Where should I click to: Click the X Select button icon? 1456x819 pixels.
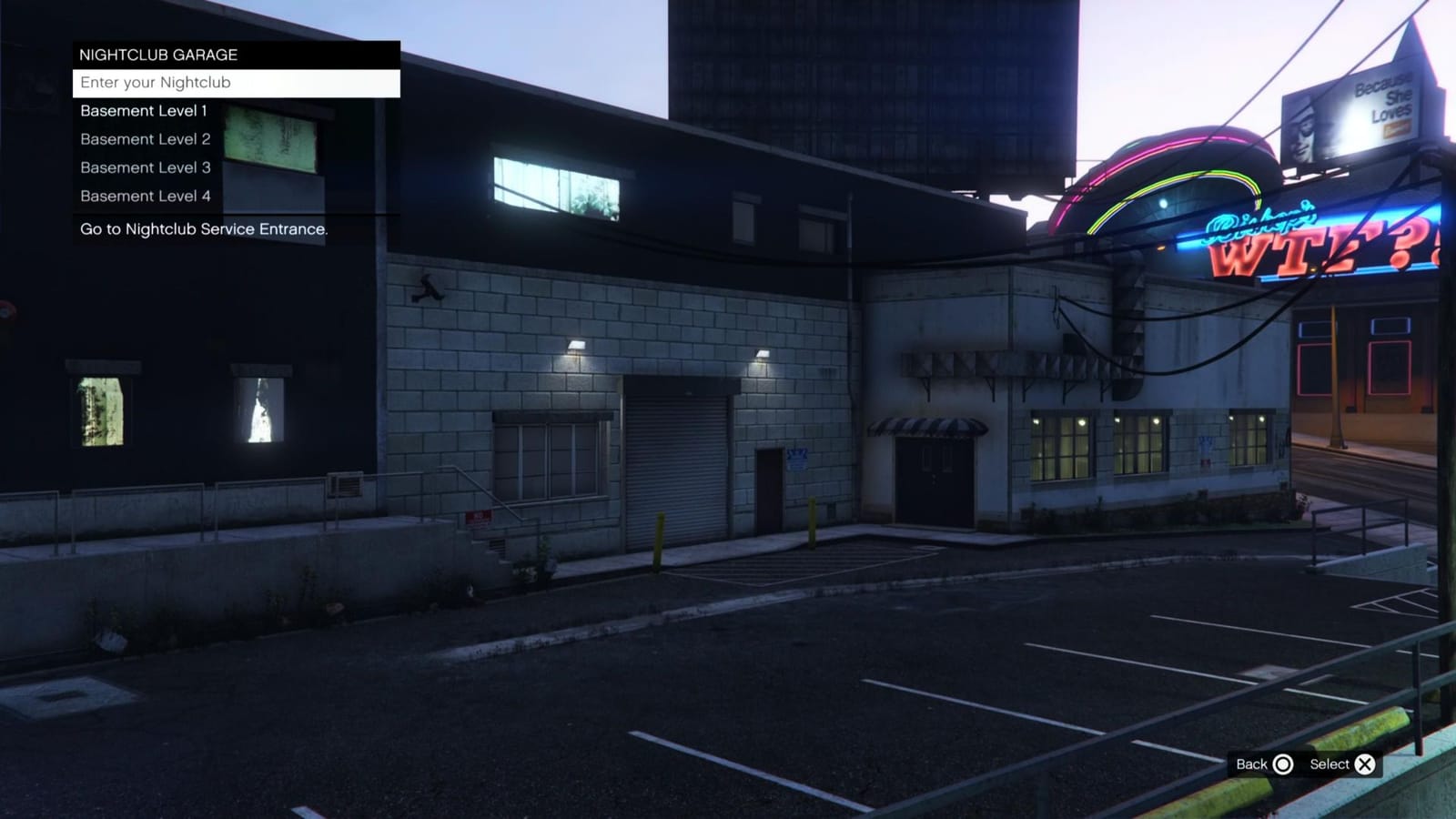point(1364,764)
